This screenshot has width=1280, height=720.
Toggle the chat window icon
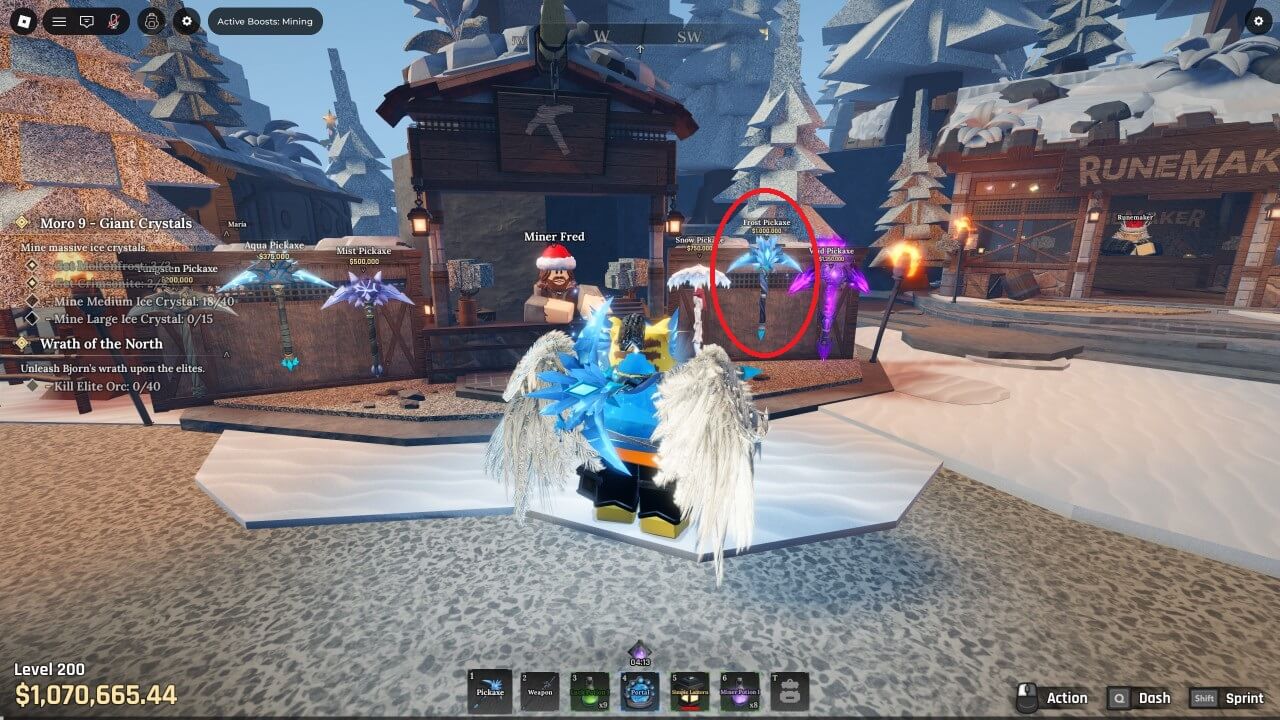coord(87,21)
